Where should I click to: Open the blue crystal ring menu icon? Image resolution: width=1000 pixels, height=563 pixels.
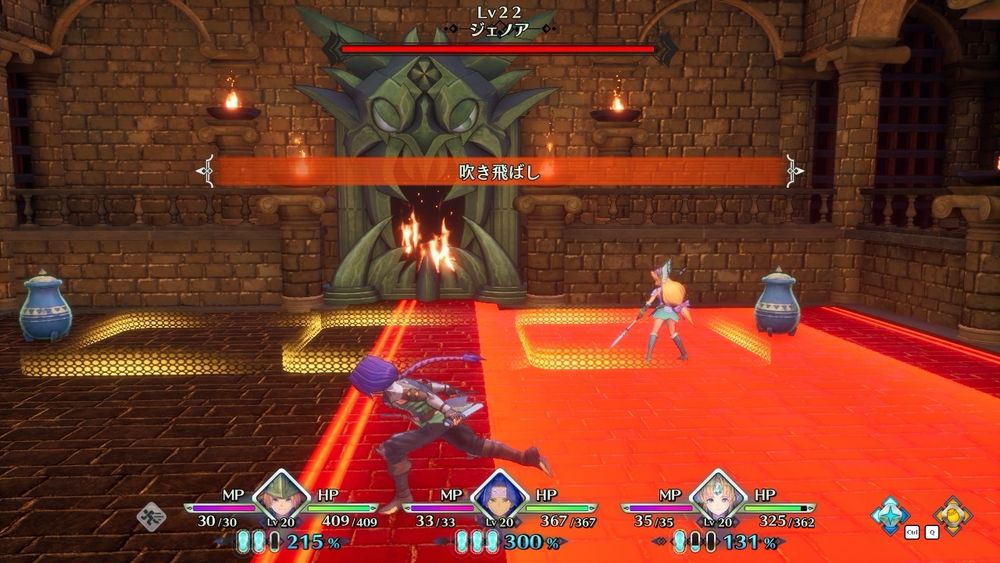(x=889, y=516)
